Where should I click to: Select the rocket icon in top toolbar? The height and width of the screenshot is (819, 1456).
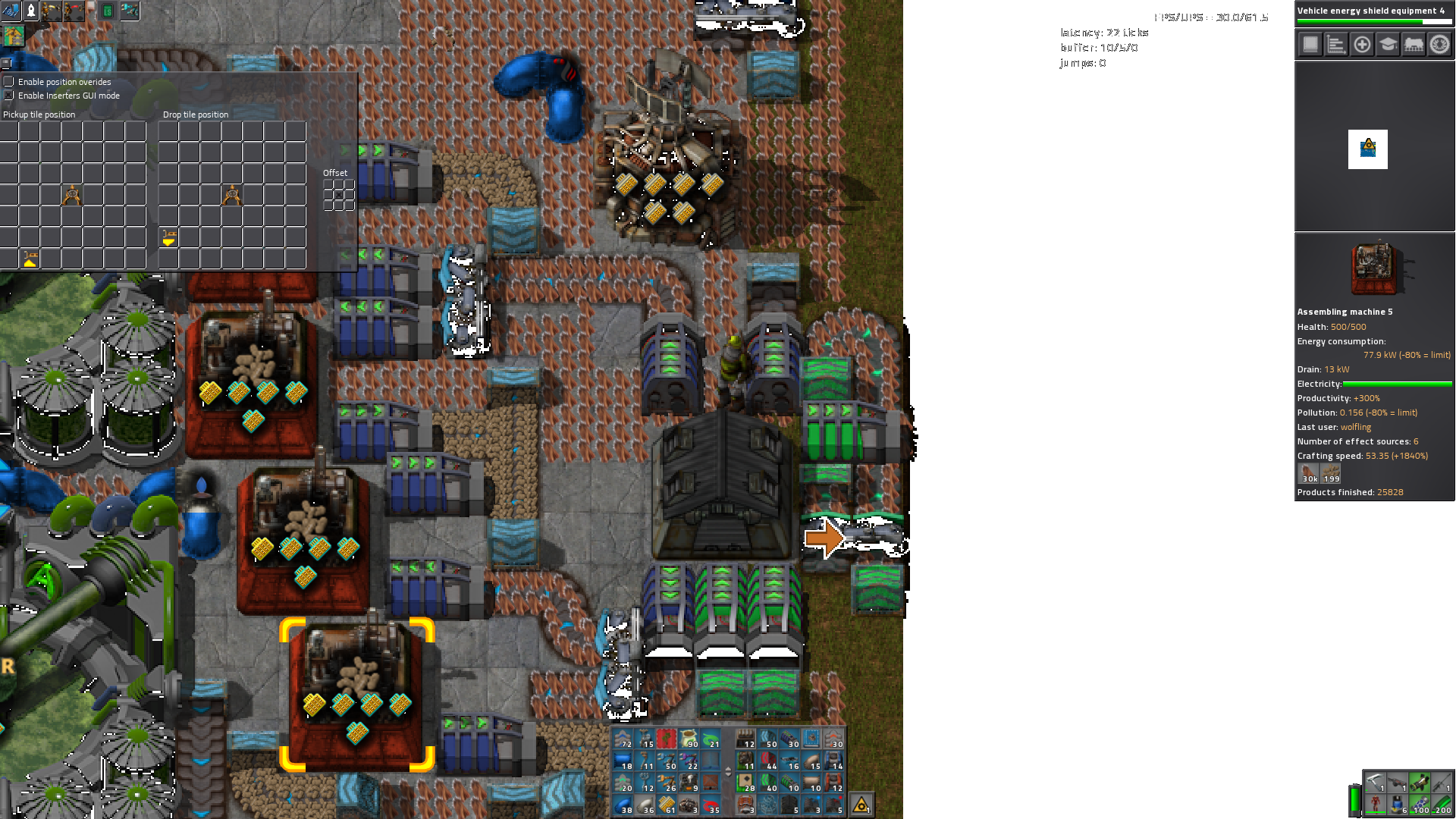pos(31,11)
